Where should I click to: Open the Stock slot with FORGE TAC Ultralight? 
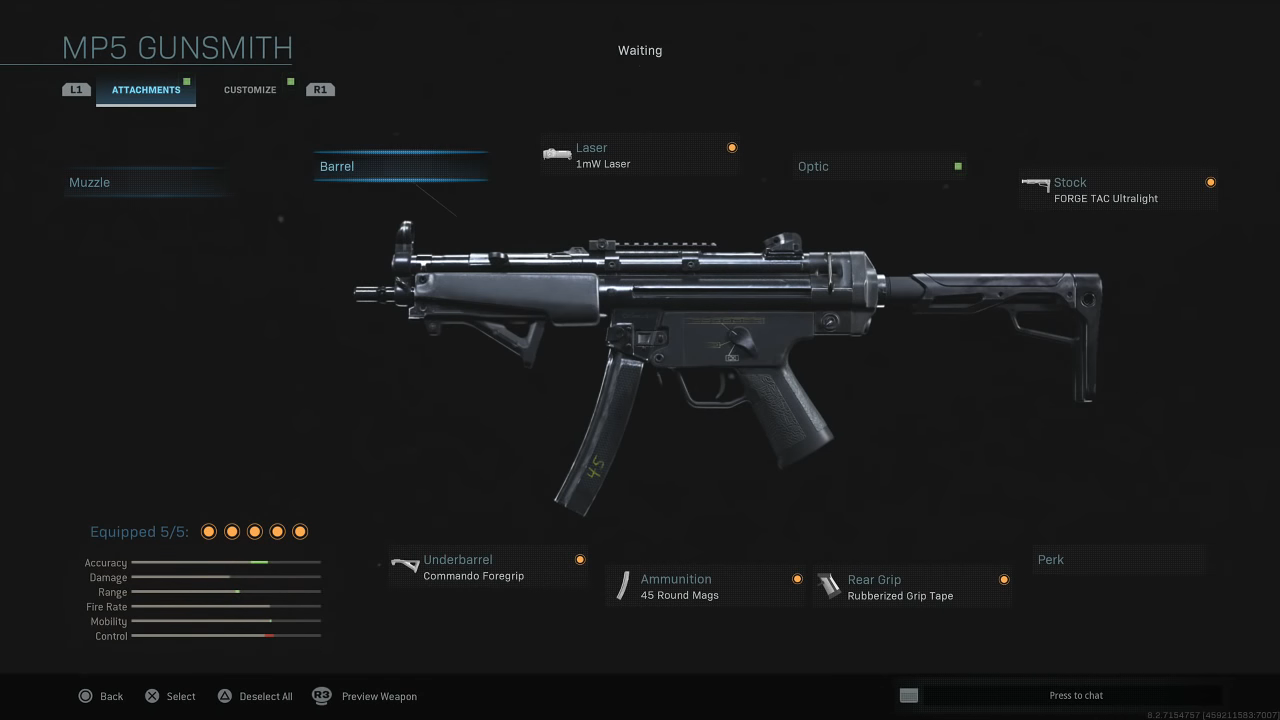1117,190
